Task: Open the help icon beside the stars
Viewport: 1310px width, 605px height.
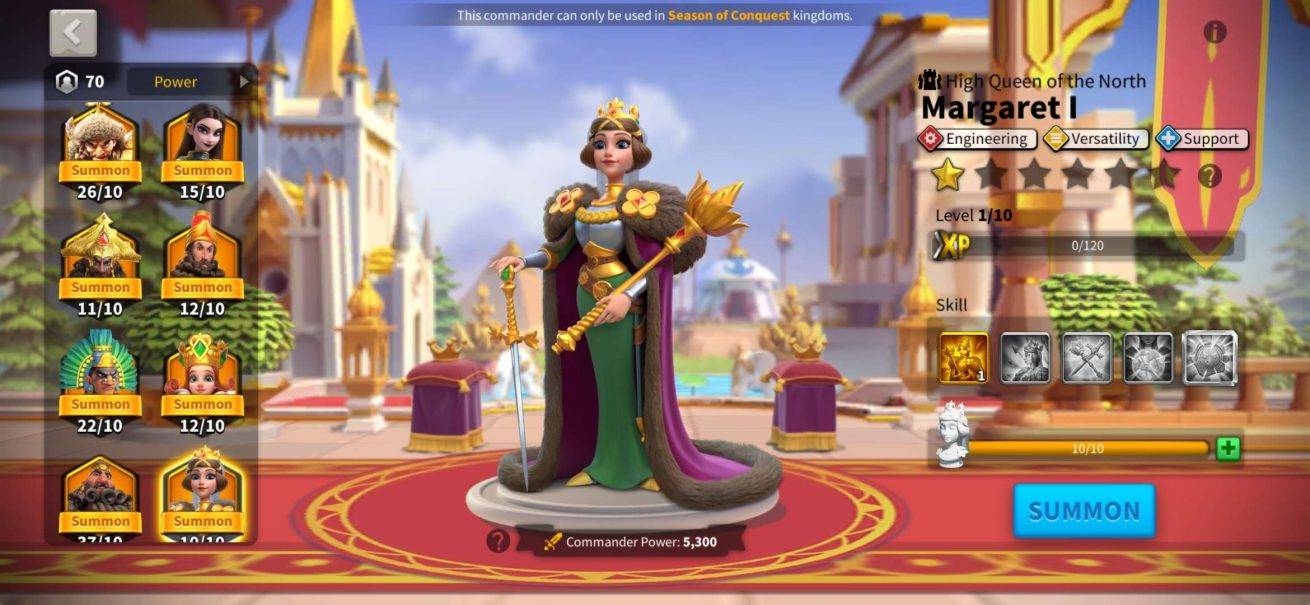Action: [x=1209, y=176]
